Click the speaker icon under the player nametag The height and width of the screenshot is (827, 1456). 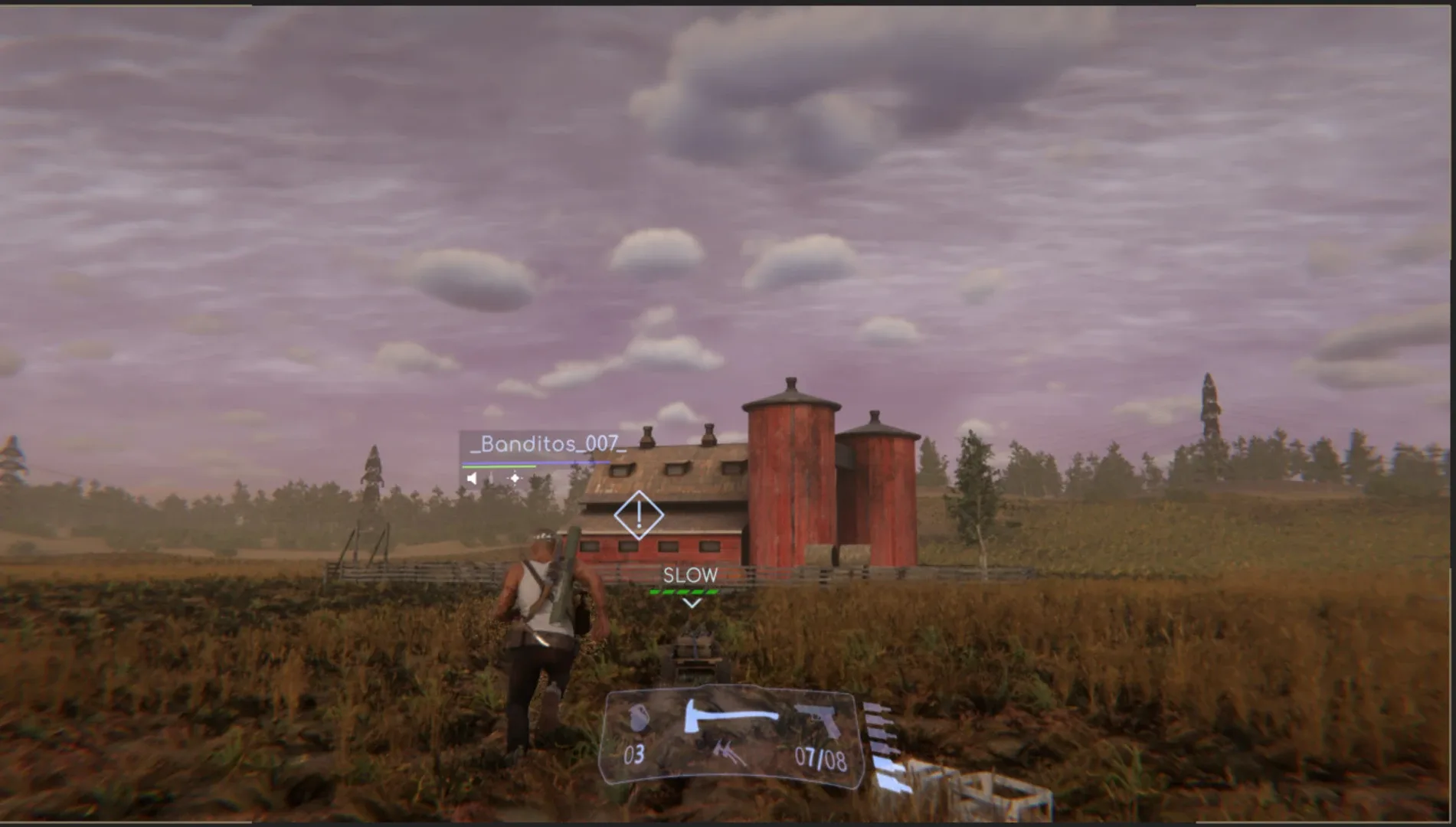point(472,478)
